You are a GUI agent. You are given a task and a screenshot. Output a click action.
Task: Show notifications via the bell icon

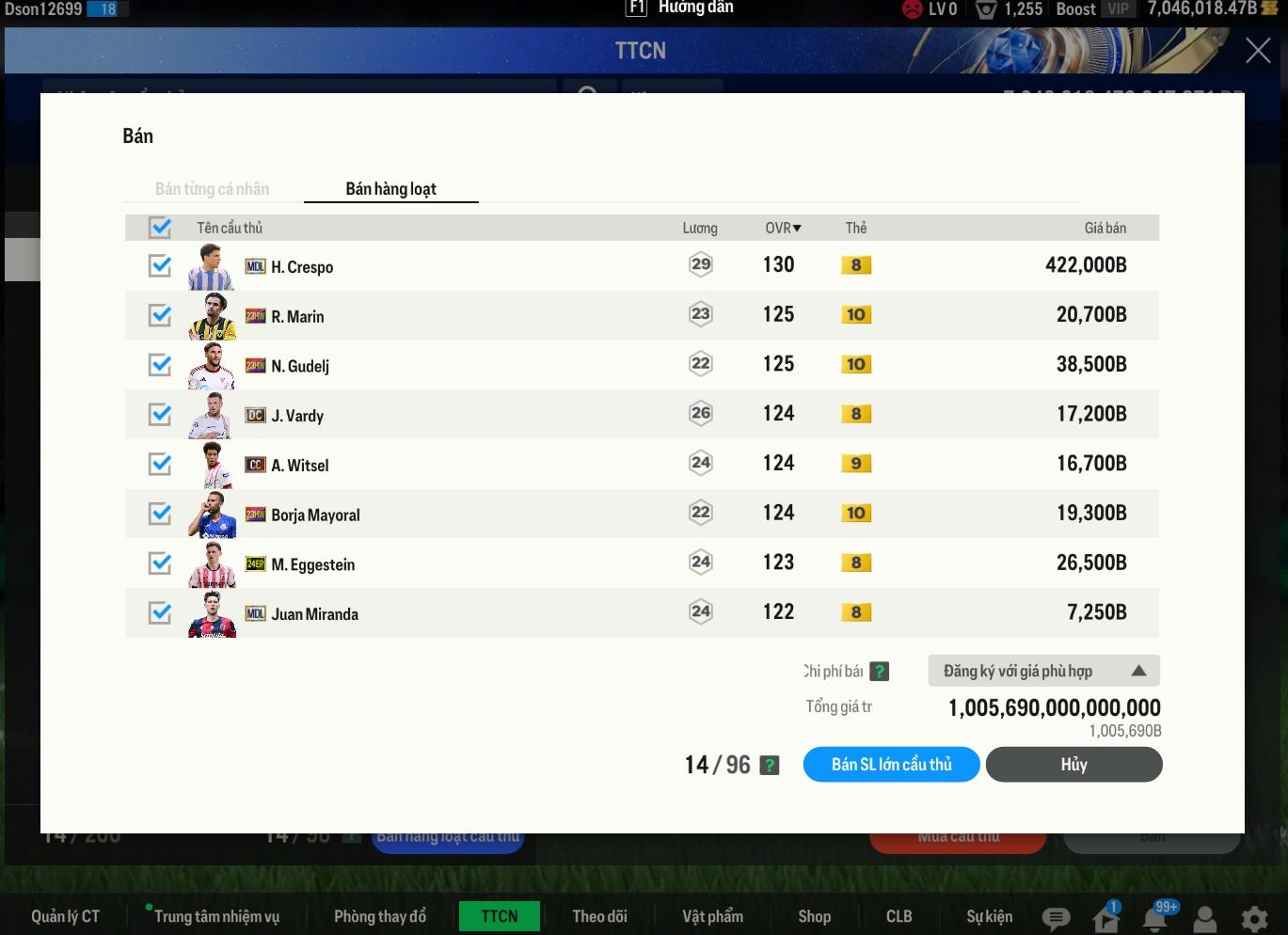1156,919
